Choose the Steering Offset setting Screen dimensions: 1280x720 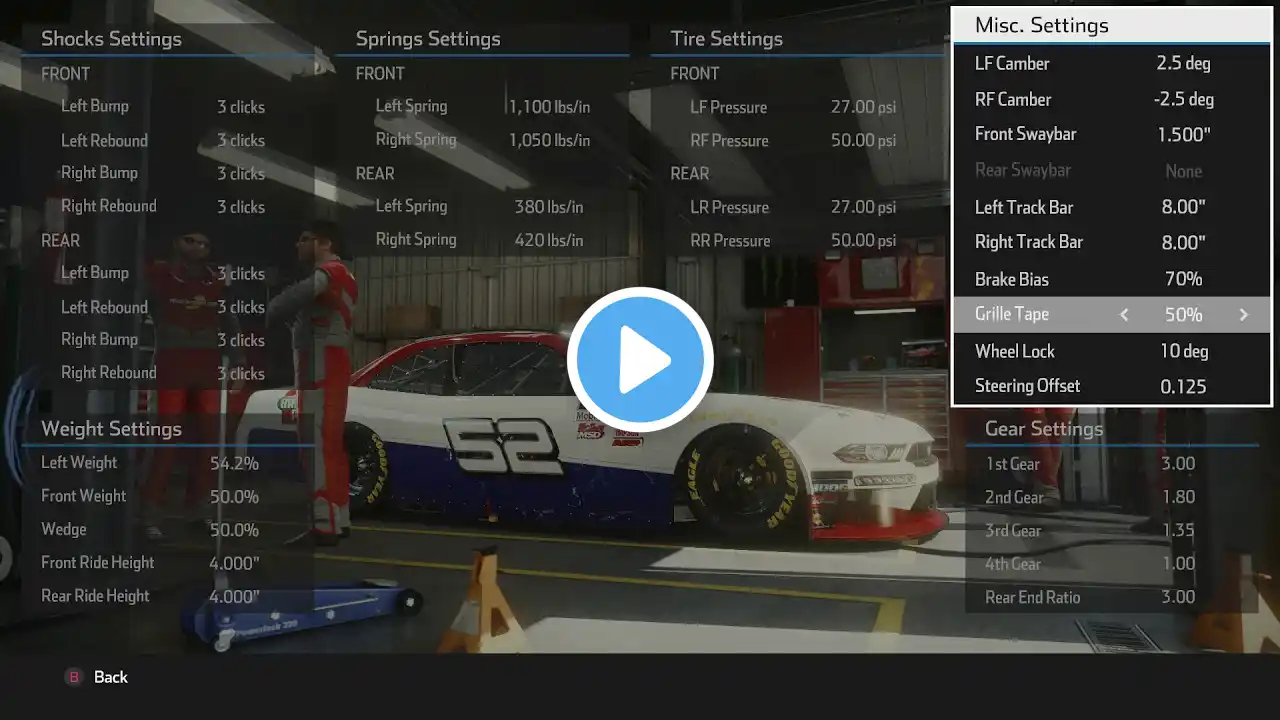(1110, 386)
